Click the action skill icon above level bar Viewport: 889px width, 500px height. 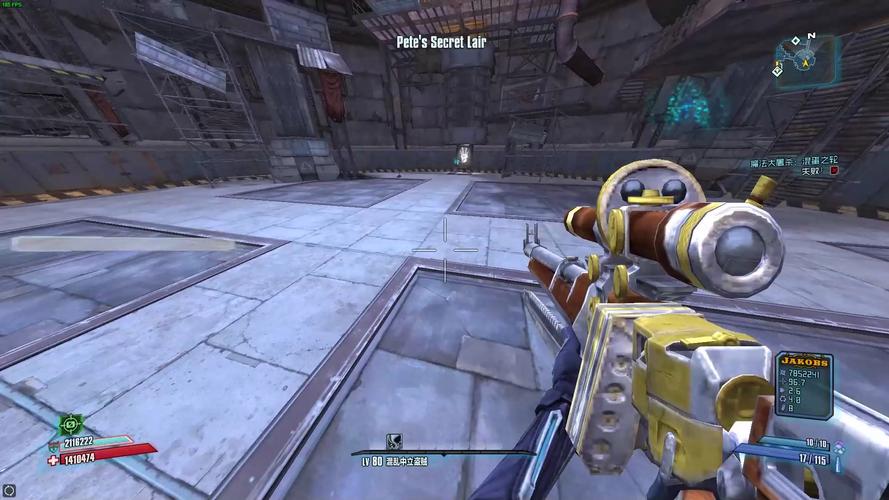[x=394, y=441]
